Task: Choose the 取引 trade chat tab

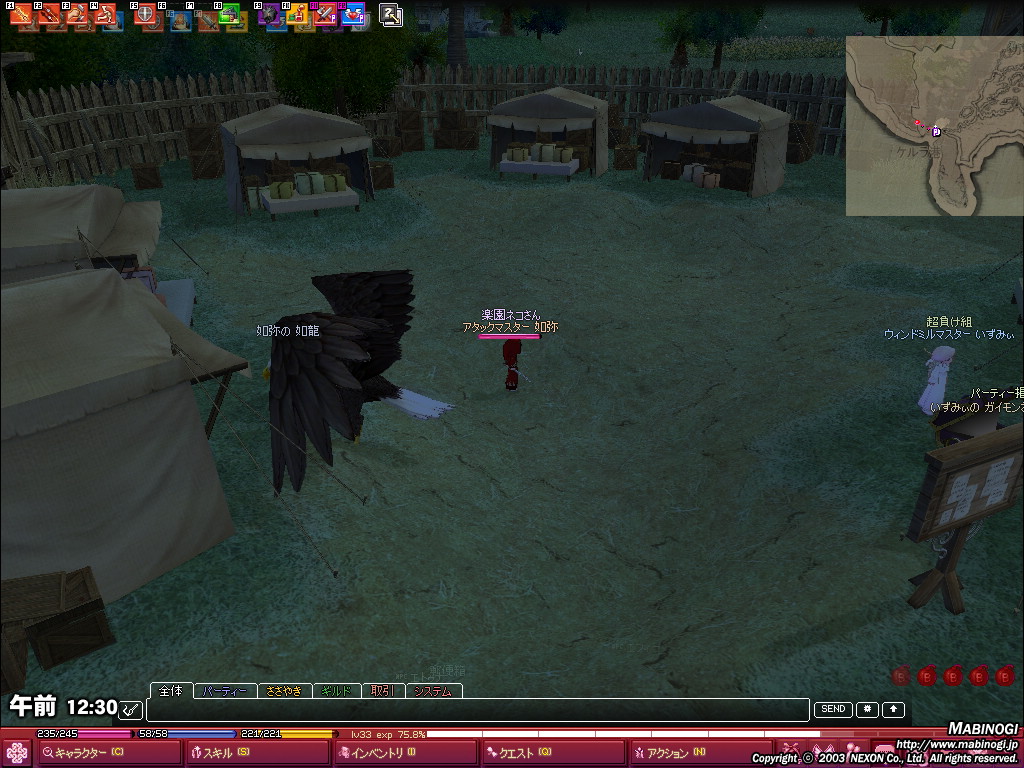Action: click(x=381, y=691)
